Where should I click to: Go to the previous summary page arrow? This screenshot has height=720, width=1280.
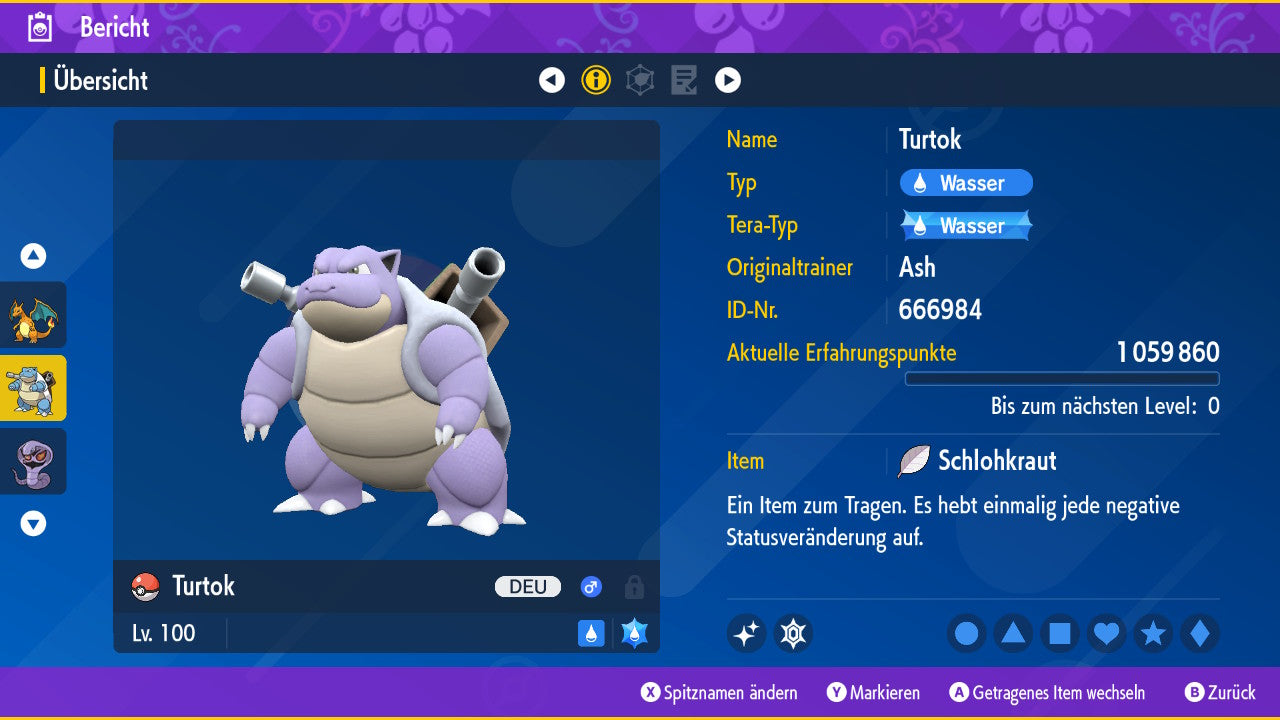(x=552, y=80)
